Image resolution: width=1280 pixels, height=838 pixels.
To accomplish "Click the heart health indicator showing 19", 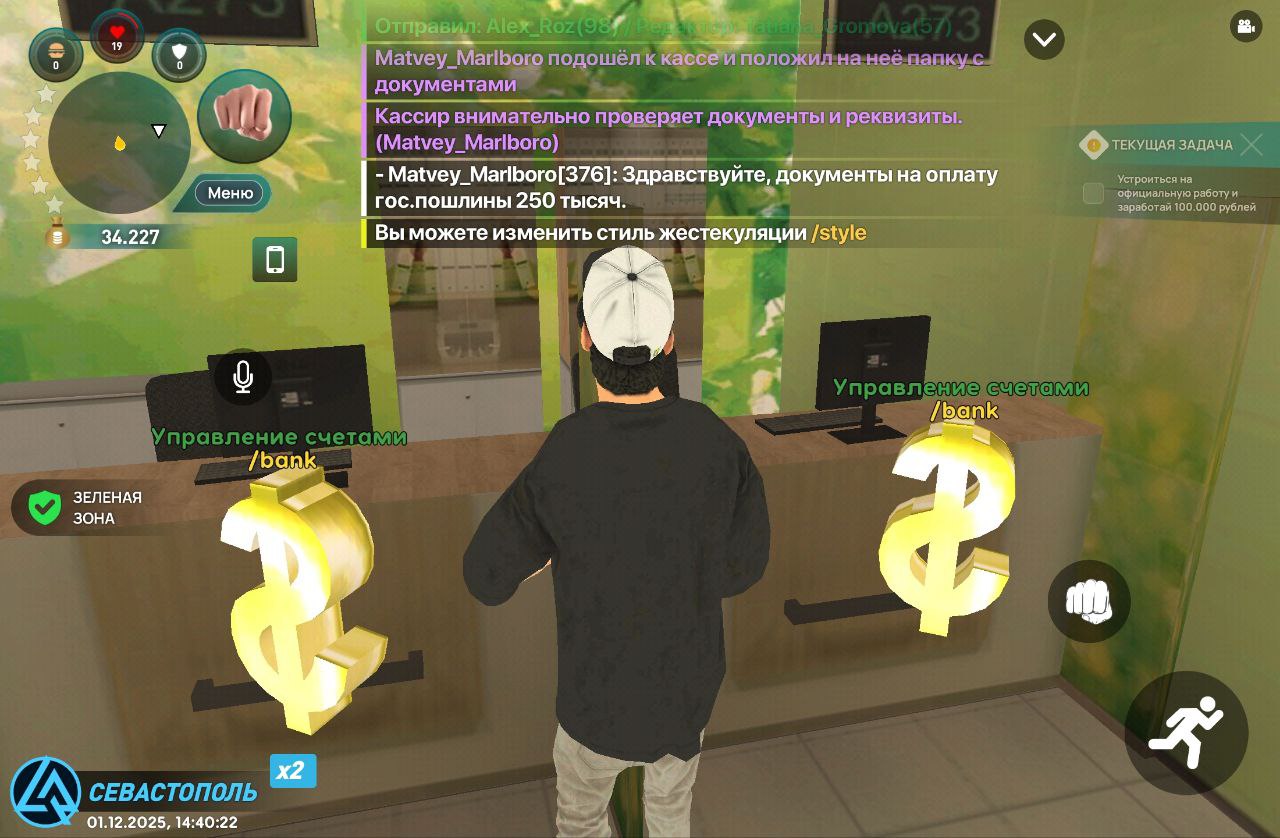I will coord(118,32).
